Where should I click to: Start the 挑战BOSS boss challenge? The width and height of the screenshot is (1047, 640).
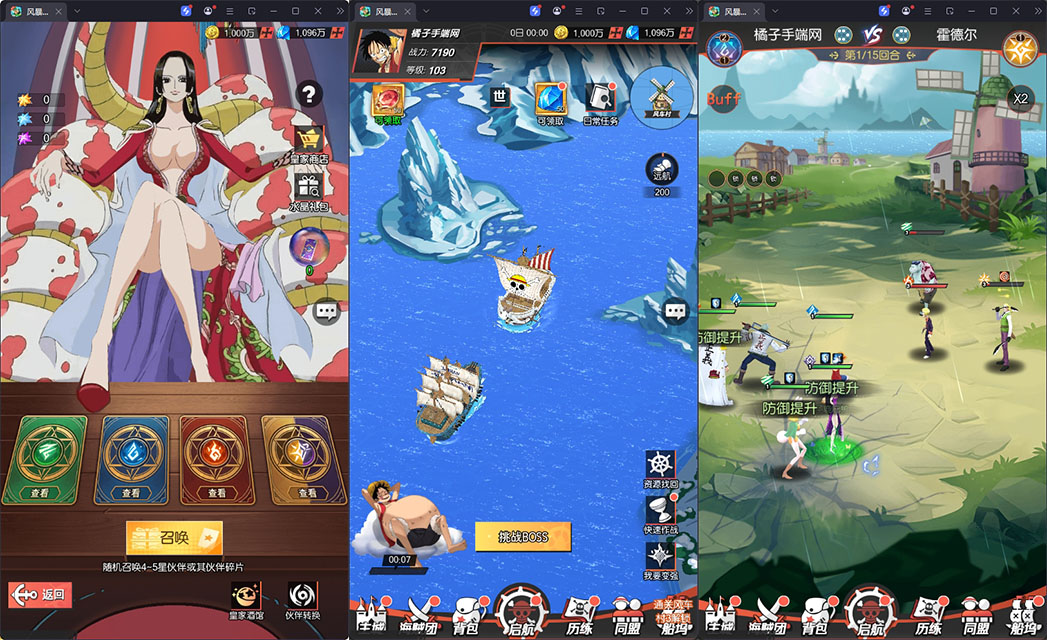tap(523, 537)
